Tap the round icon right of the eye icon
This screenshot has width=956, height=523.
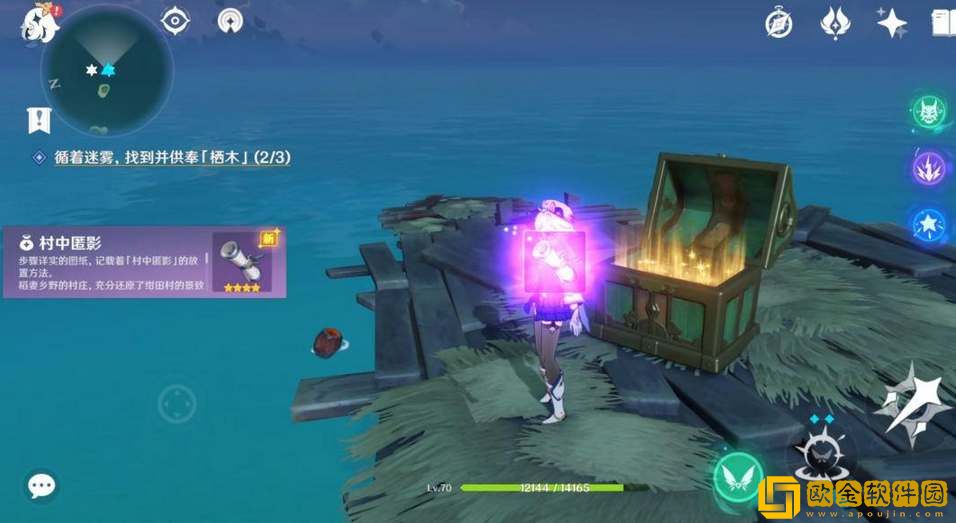[230, 20]
